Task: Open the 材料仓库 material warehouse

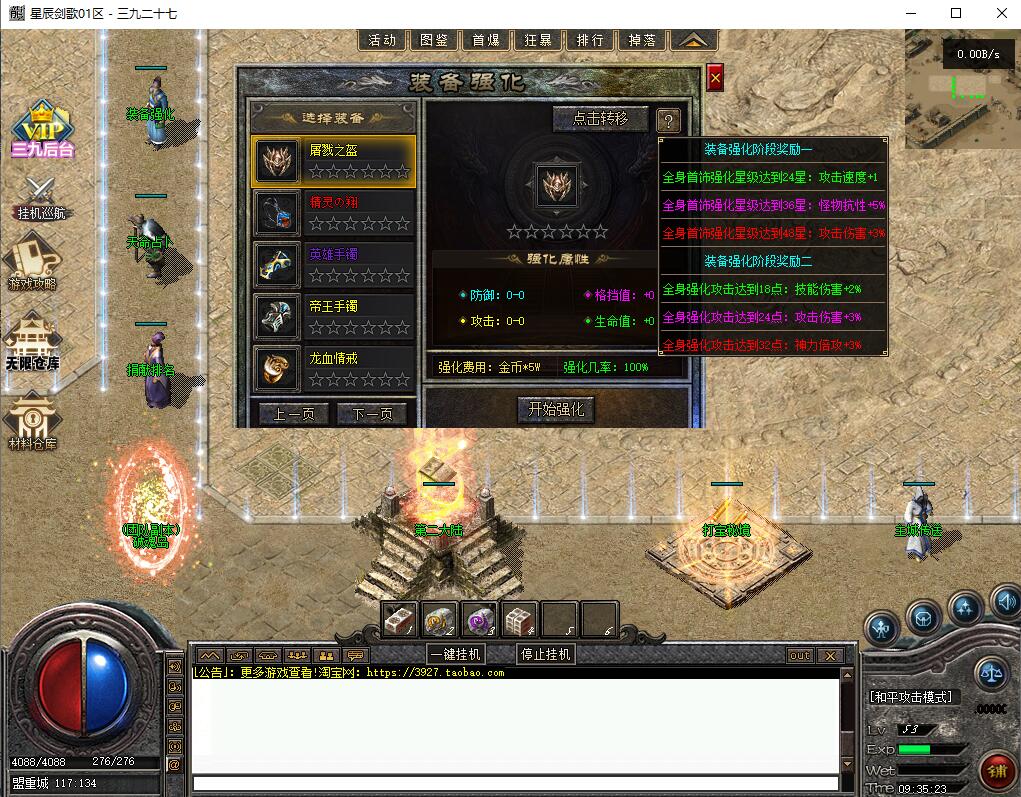Action: pos(33,424)
